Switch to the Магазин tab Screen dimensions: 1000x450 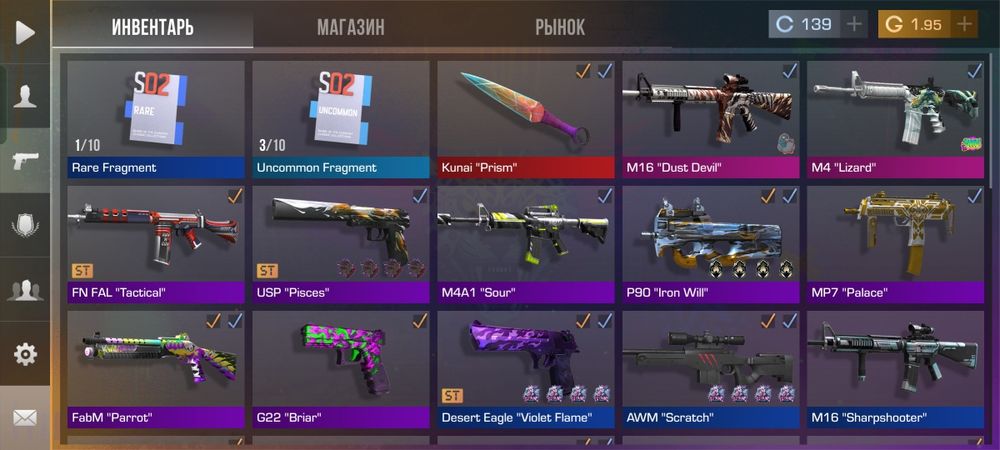350,27
